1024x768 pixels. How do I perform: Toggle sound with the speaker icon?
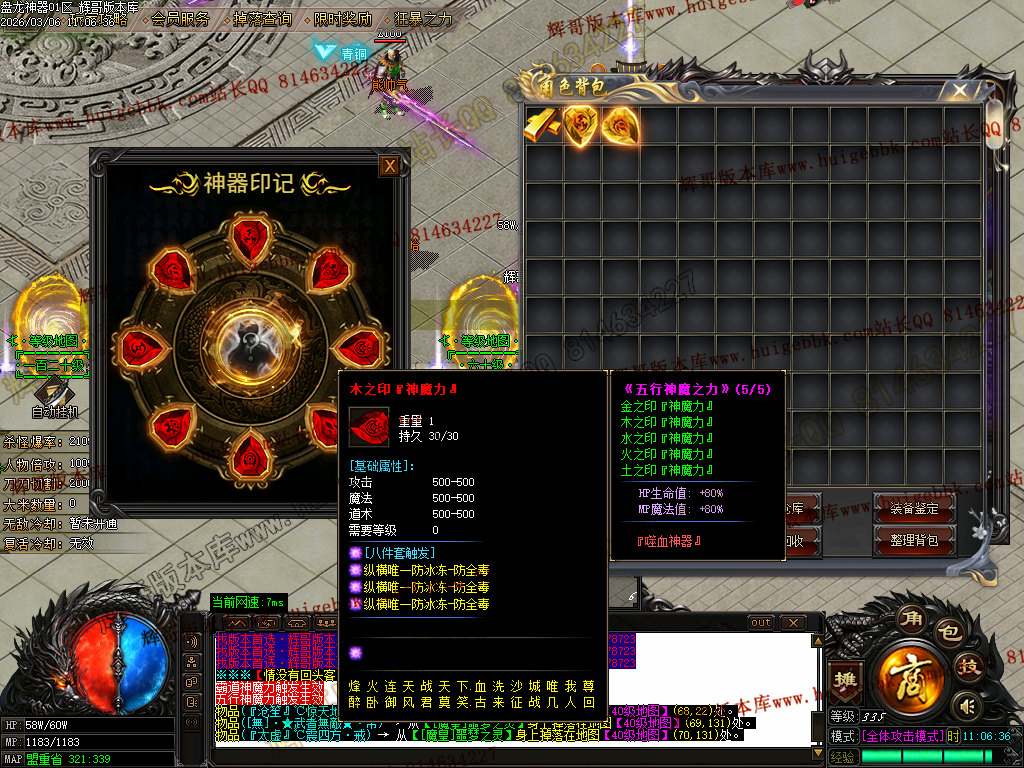pos(966,707)
